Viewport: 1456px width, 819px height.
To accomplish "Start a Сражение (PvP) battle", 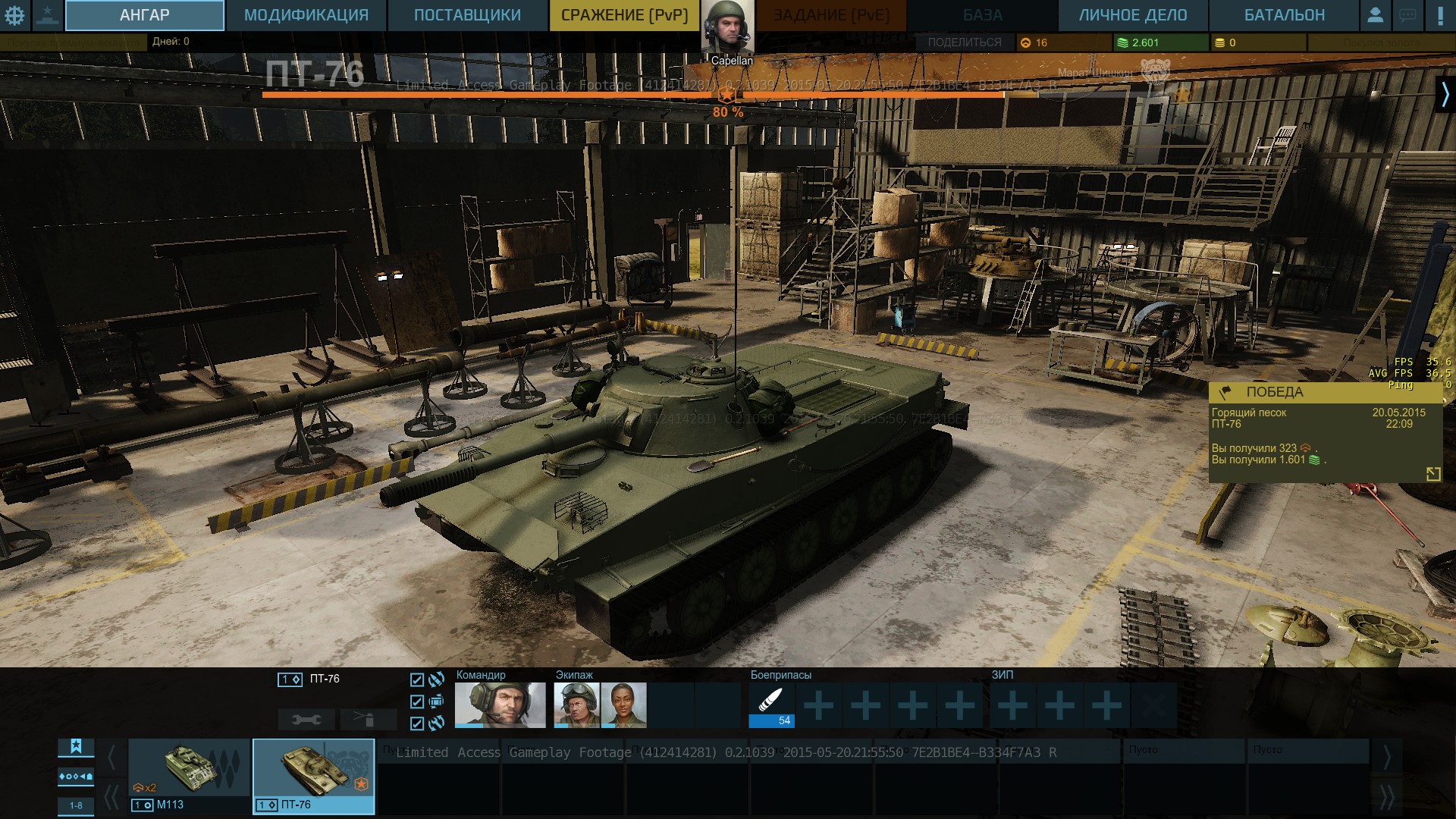I will (624, 15).
